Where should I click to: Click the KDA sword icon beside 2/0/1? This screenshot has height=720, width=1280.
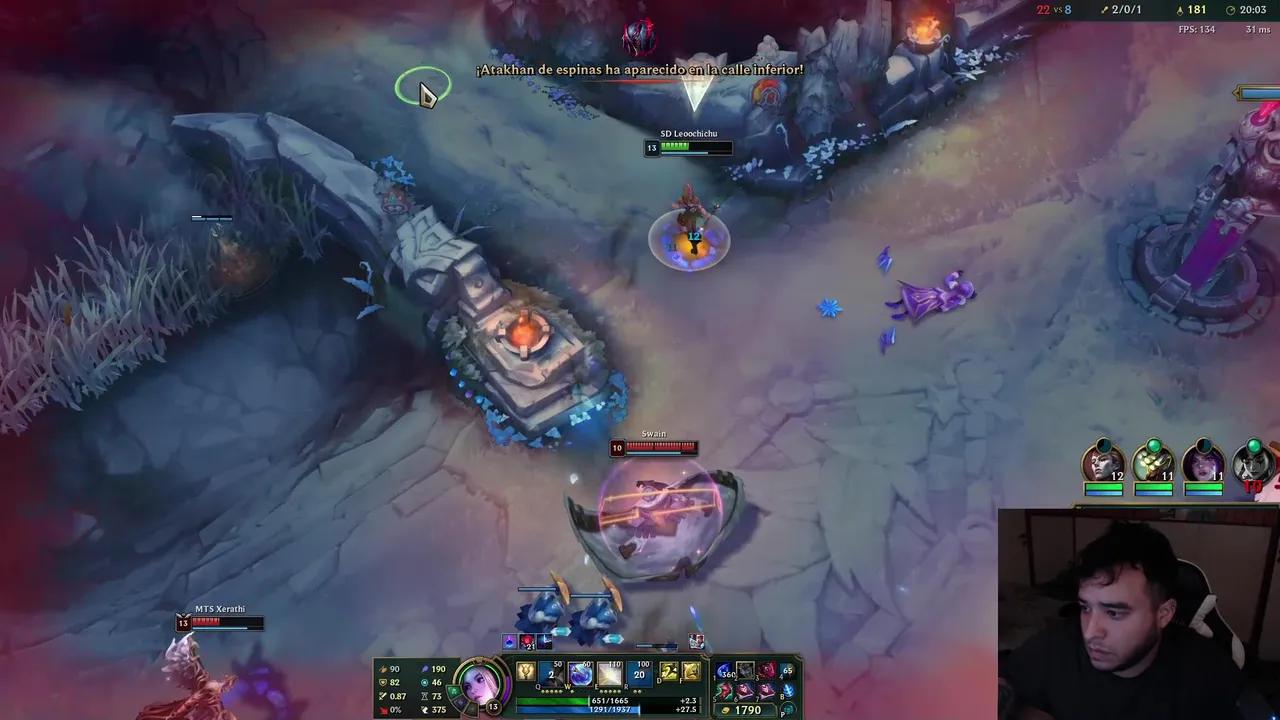click(1102, 10)
